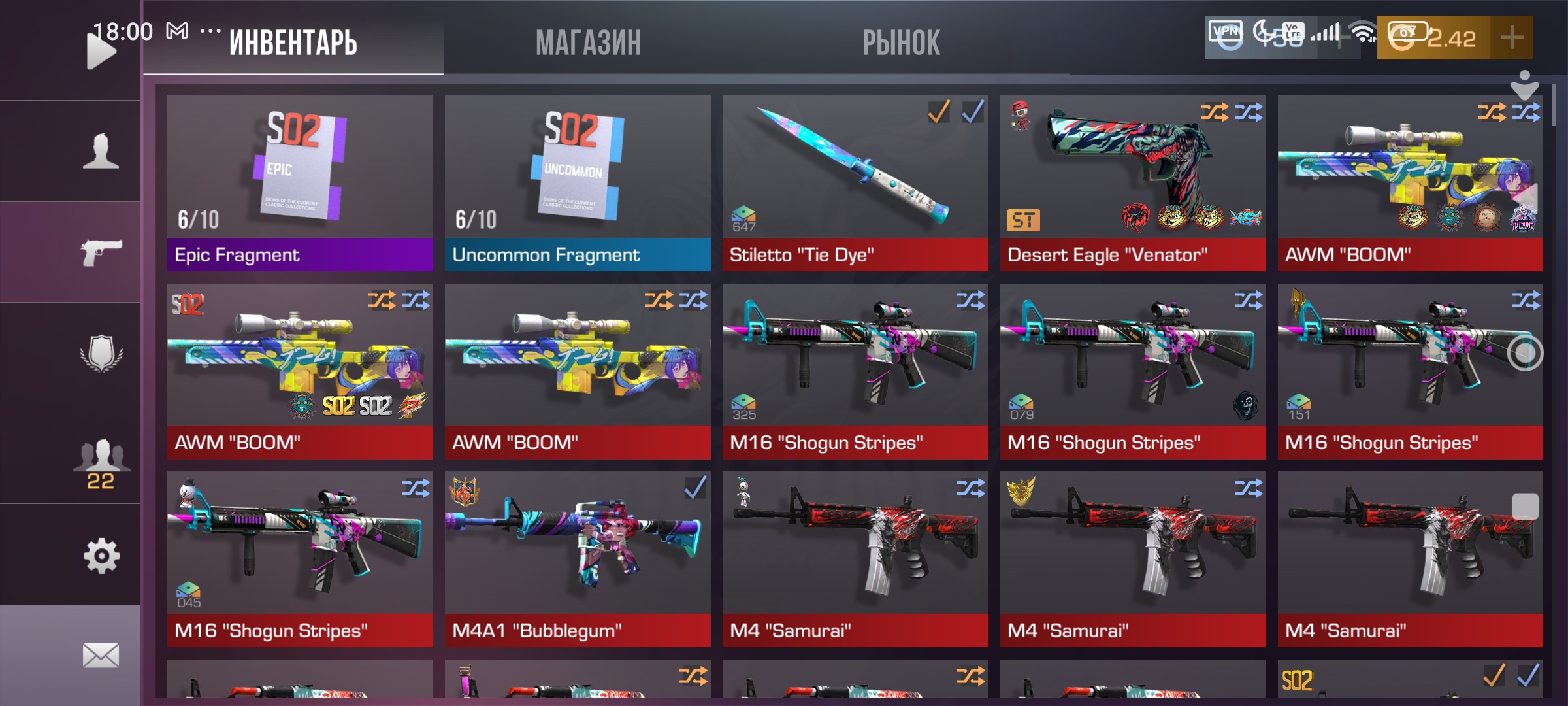Viewport: 1568px width, 706px height.
Task: Switch to the Магазин tab
Action: (588, 43)
